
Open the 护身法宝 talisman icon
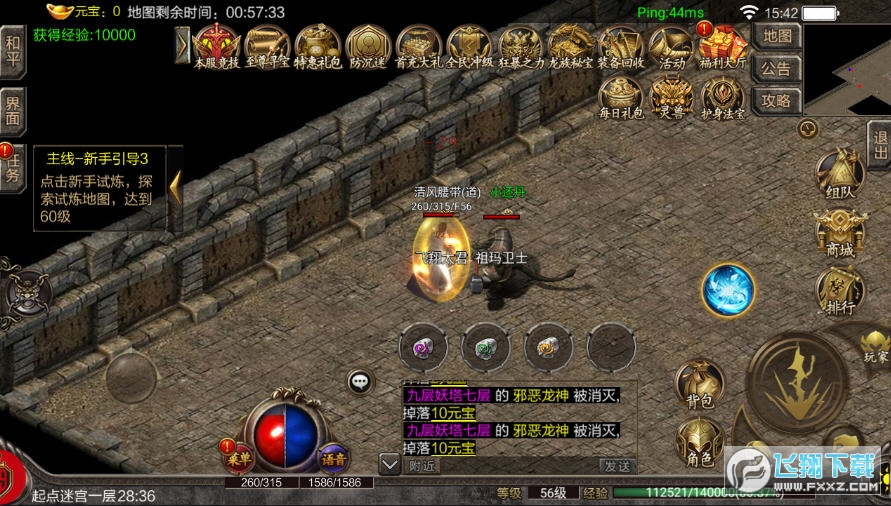point(722,98)
